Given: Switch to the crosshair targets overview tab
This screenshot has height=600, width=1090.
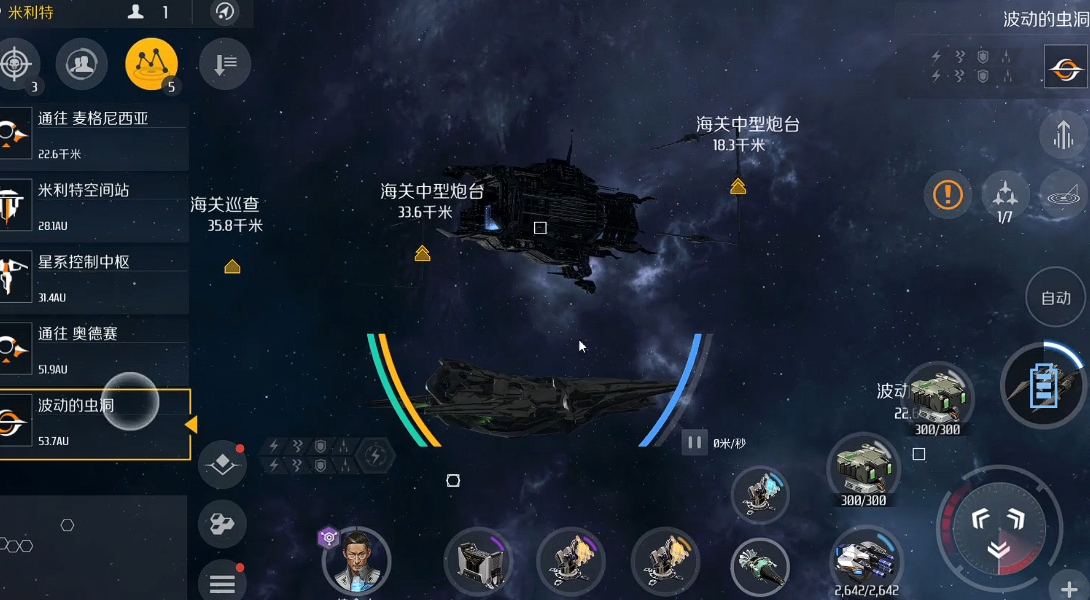Looking at the screenshot, I should click(15, 65).
